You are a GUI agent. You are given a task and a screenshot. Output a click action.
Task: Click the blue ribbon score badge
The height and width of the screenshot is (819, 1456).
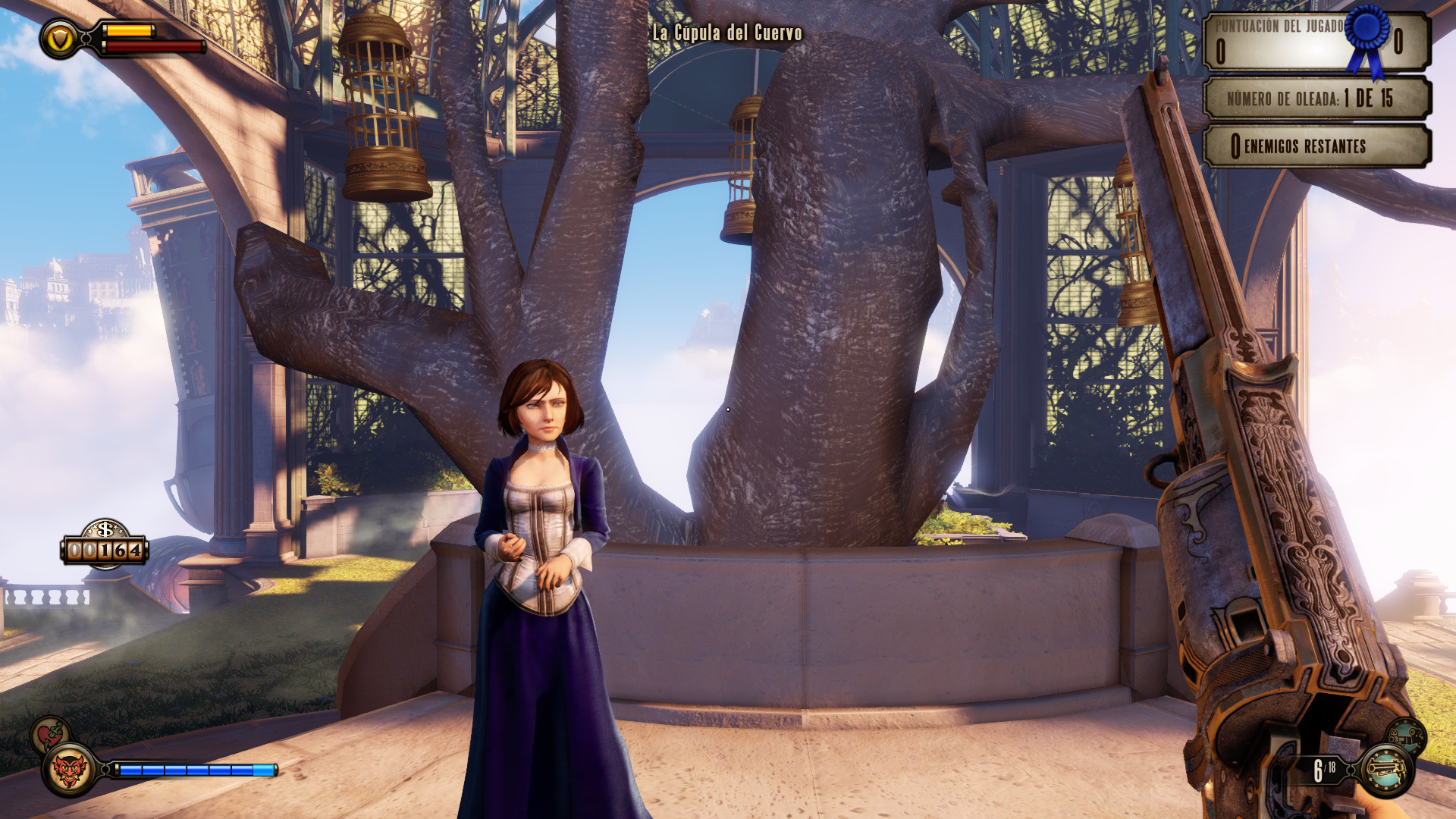[1369, 38]
